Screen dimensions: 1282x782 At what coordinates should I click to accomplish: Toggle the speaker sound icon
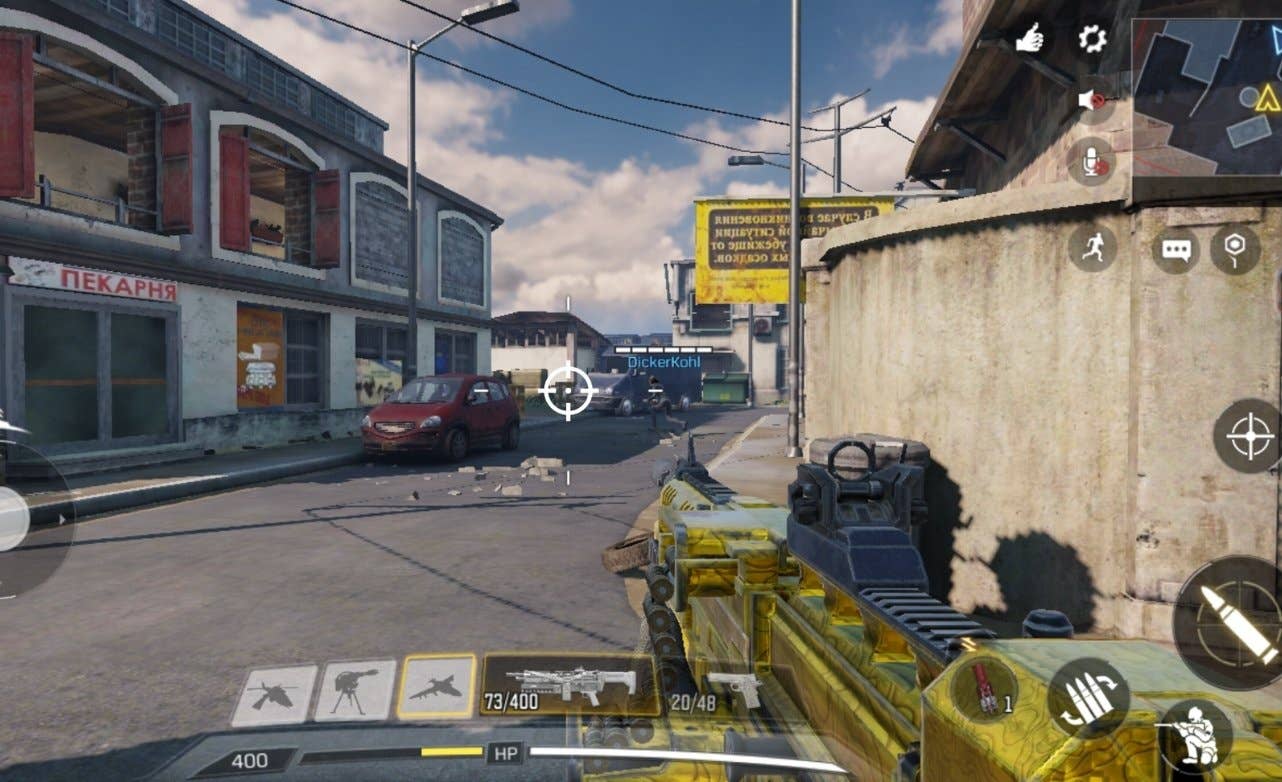coord(1091,100)
